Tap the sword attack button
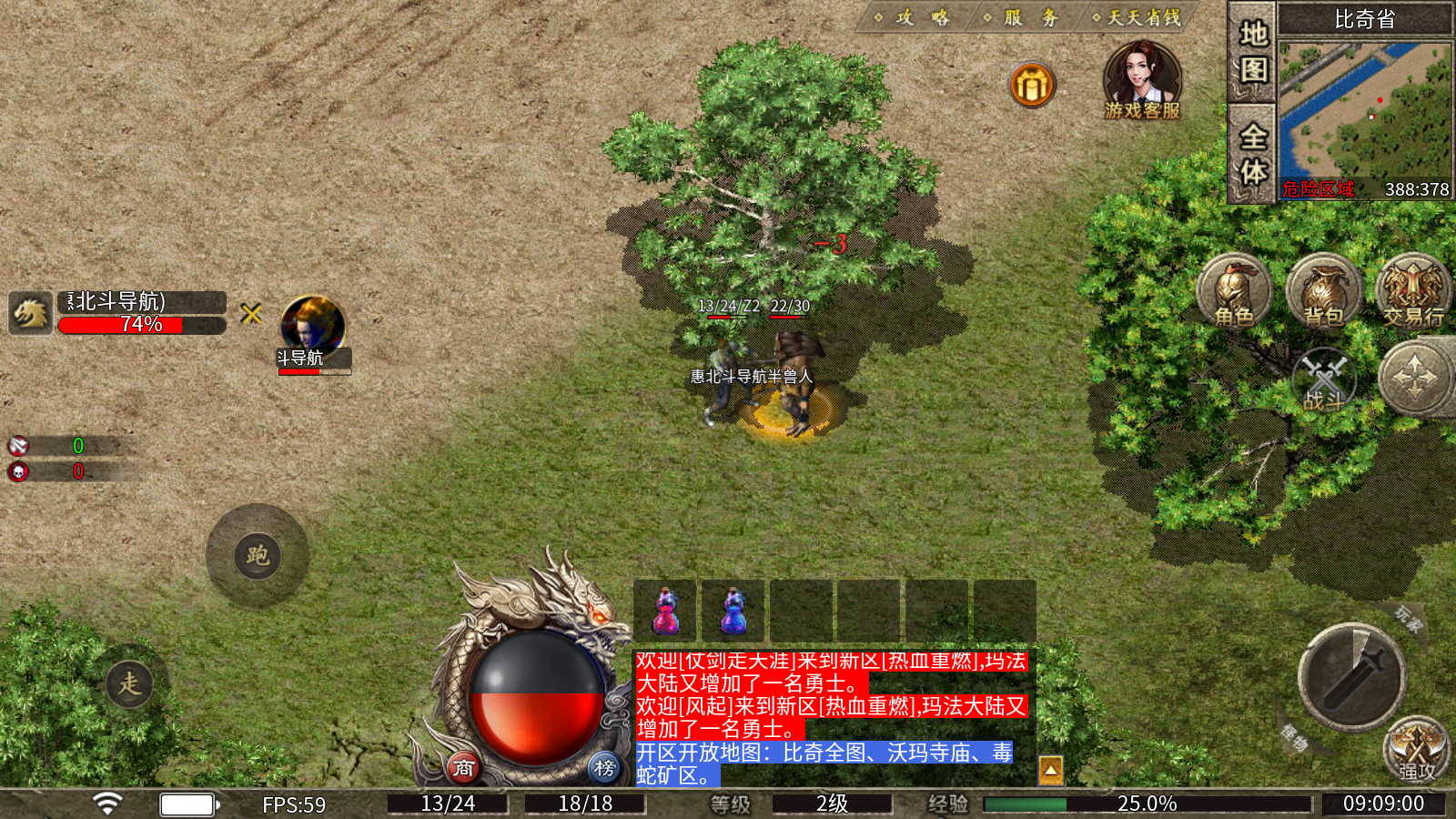Screen dimensions: 1456x819 [x=1352, y=678]
